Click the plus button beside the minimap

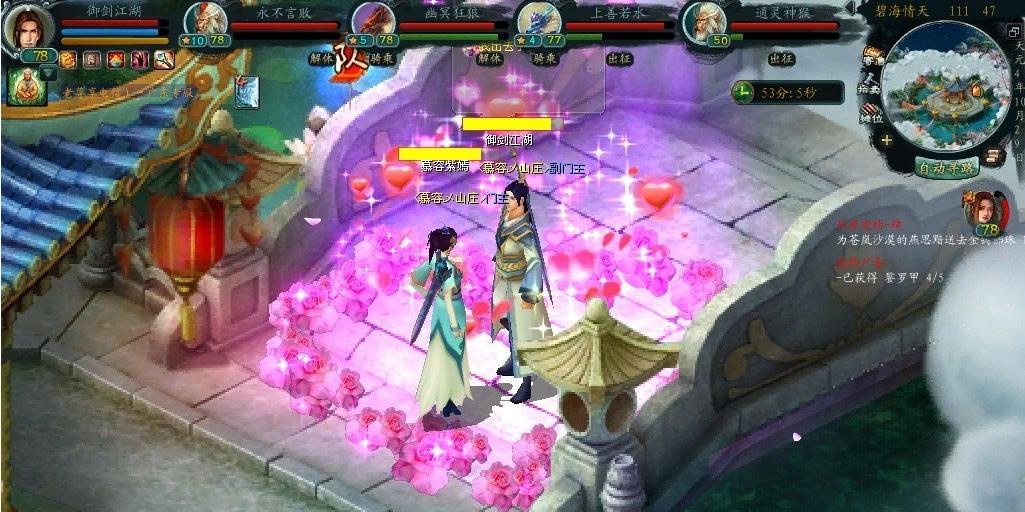tap(887, 141)
